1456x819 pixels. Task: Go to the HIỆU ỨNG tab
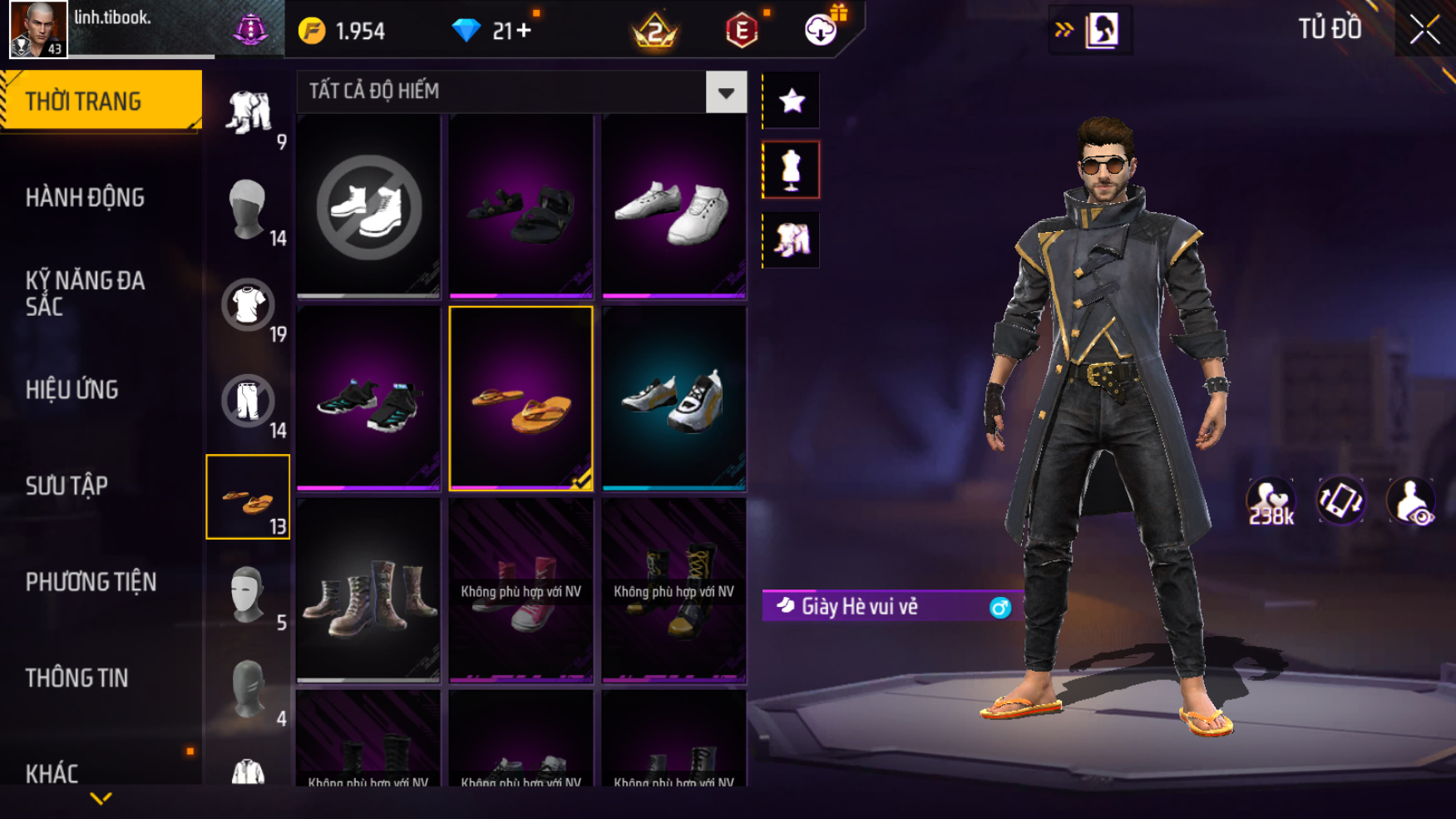72,389
